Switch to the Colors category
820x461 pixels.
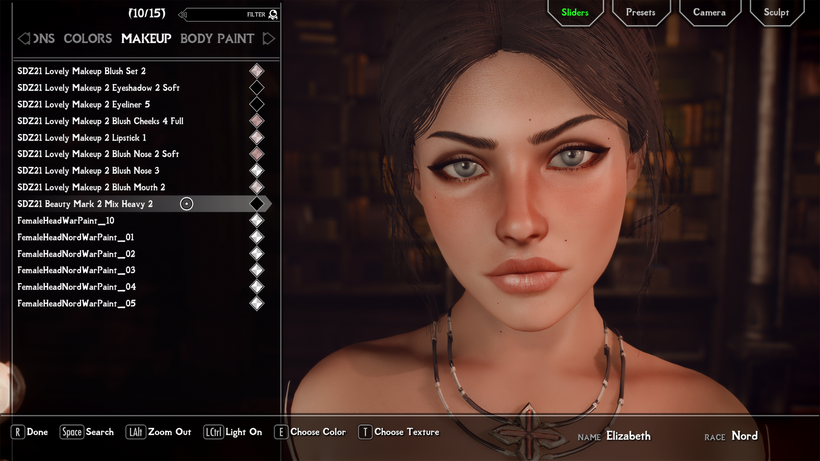(88, 39)
